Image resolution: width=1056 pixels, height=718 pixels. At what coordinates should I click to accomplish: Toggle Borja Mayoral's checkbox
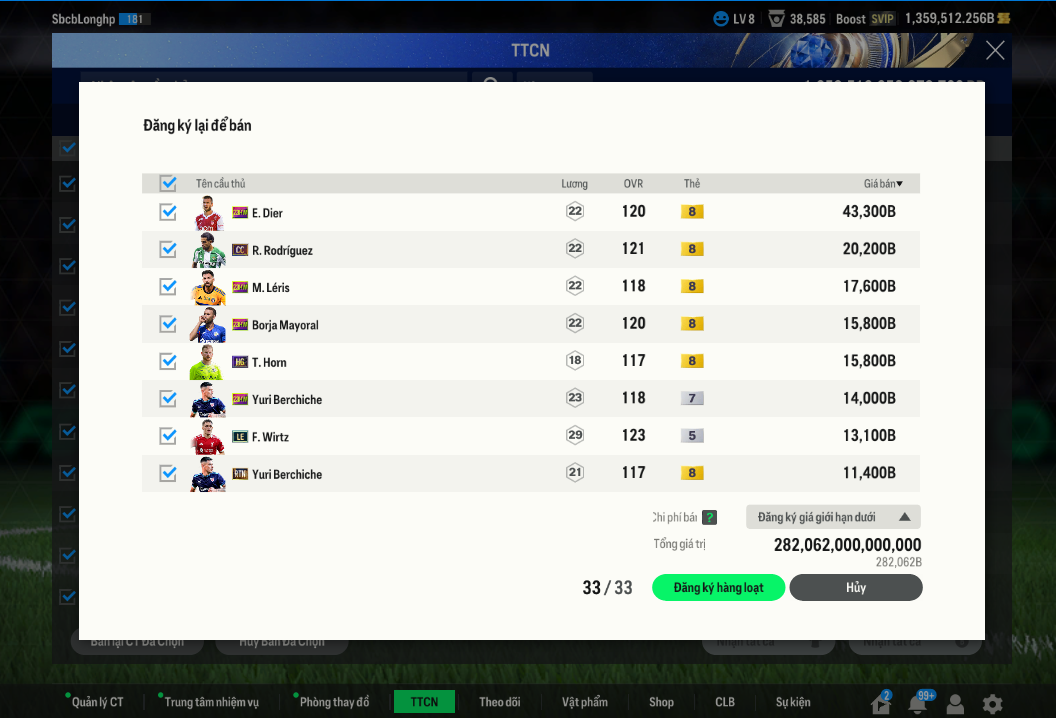click(168, 324)
